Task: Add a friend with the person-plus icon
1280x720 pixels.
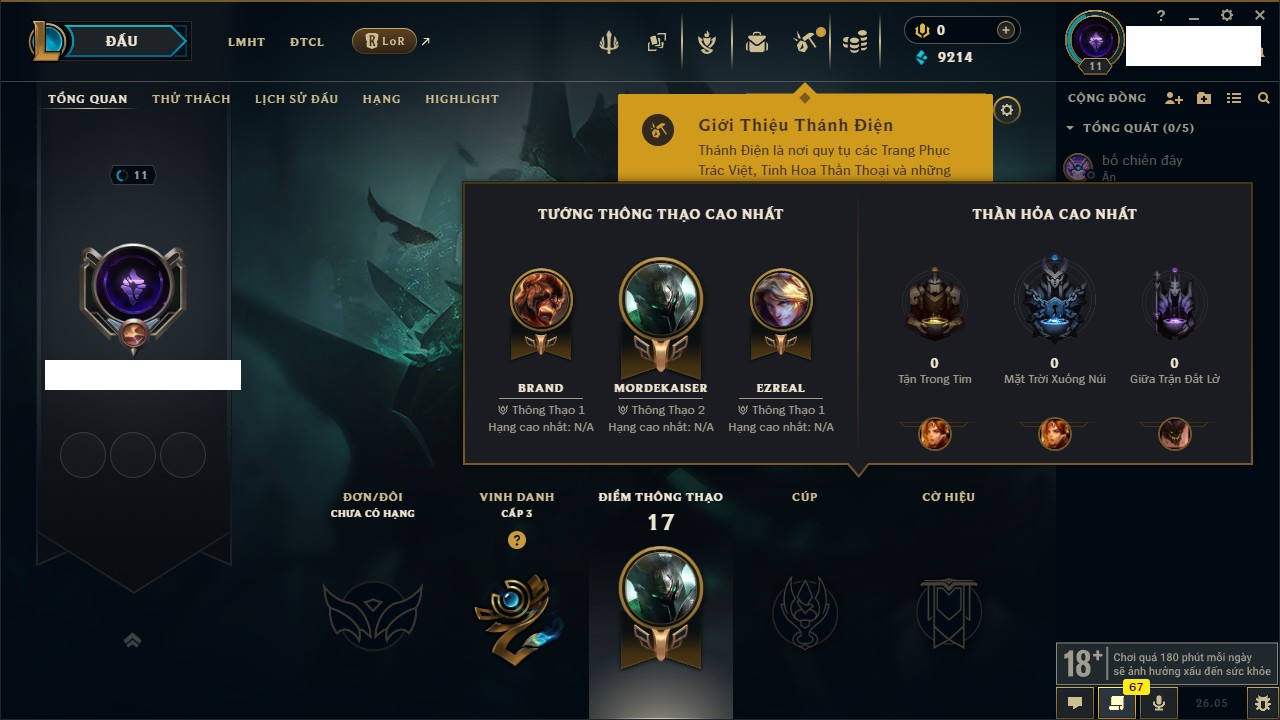Action: pos(1174,98)
